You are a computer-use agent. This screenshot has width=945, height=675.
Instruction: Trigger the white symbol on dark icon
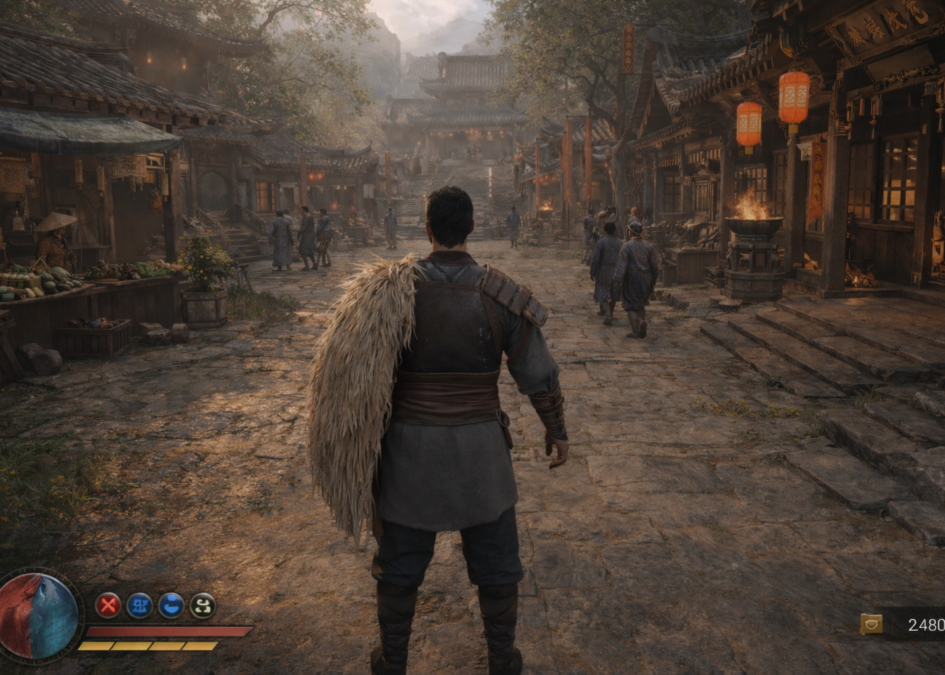[202, 605]
